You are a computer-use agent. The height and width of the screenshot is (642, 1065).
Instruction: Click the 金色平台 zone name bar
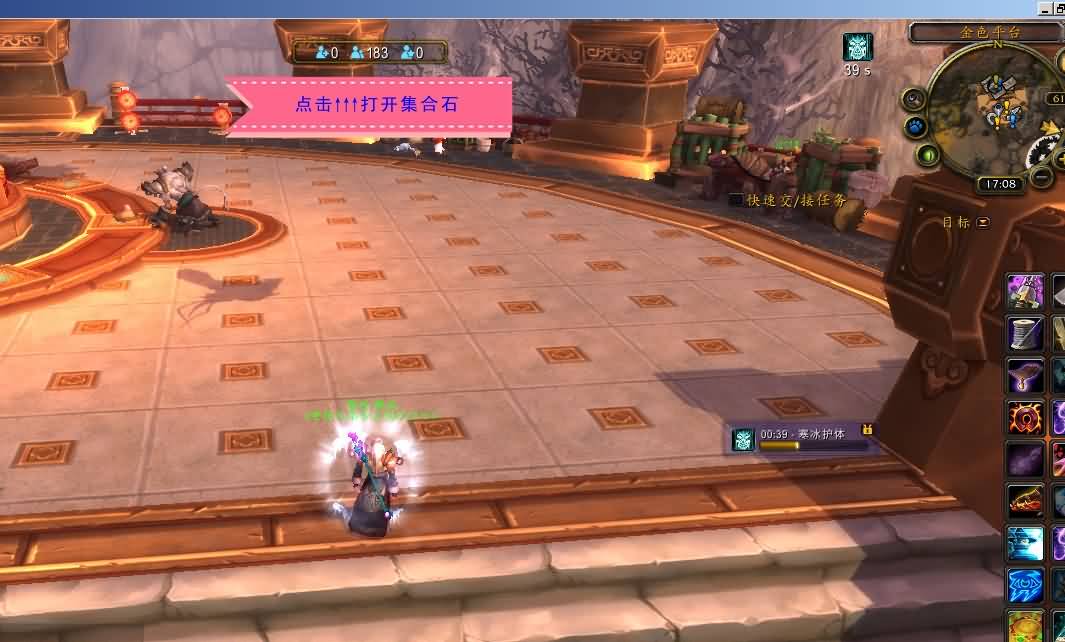tap(984, 32)
